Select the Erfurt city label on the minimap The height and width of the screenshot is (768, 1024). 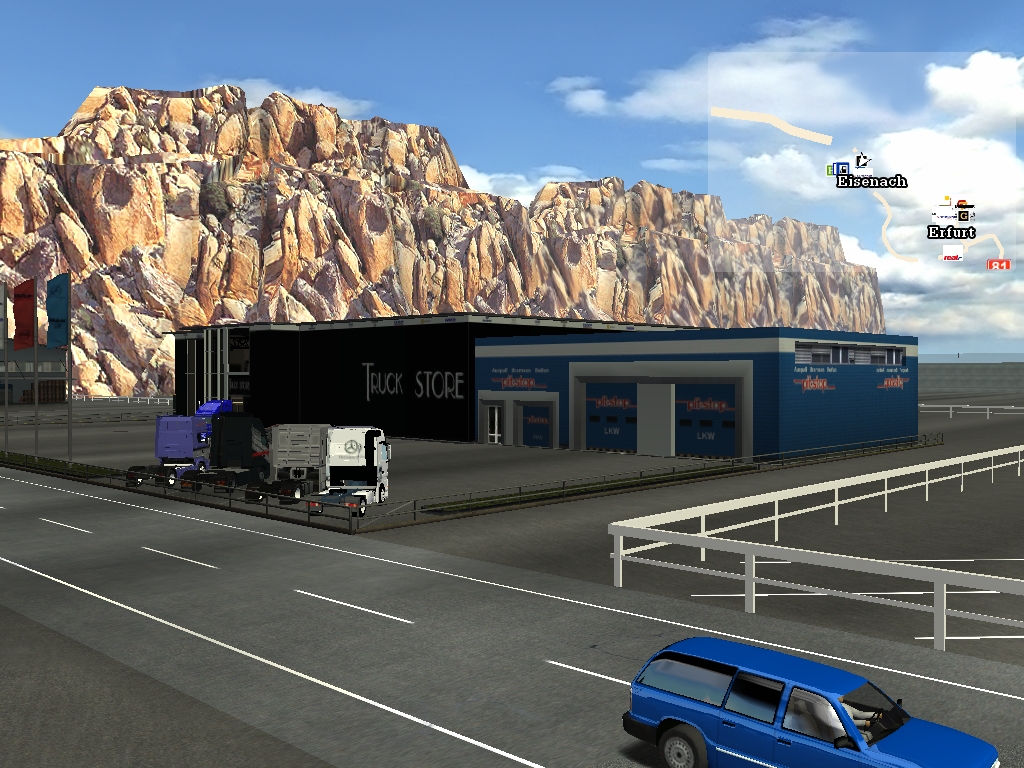pos(950,232)
